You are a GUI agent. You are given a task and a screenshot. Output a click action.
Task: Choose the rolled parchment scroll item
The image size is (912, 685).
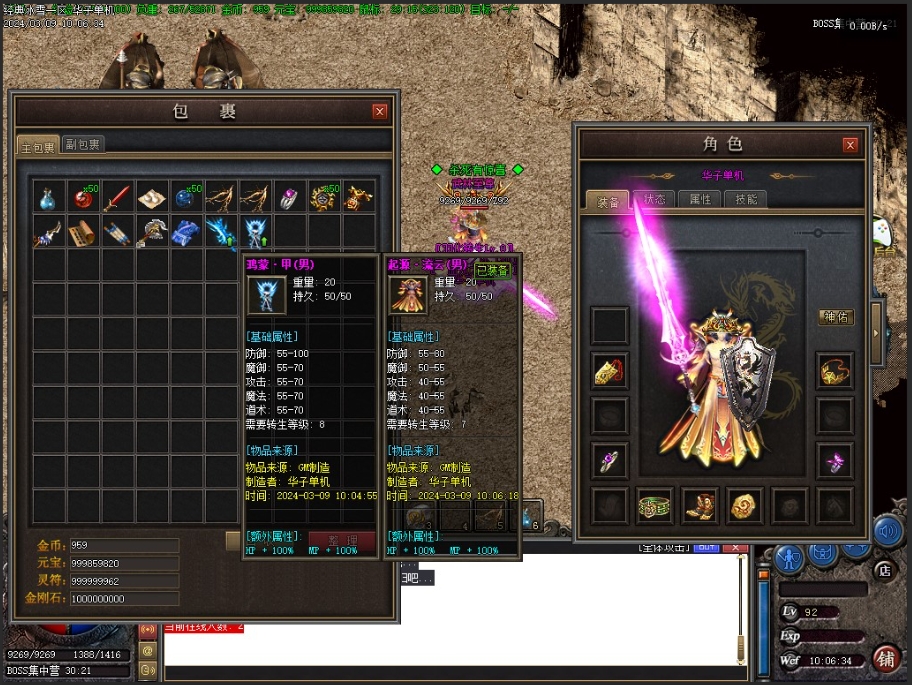tap(84, 233)
